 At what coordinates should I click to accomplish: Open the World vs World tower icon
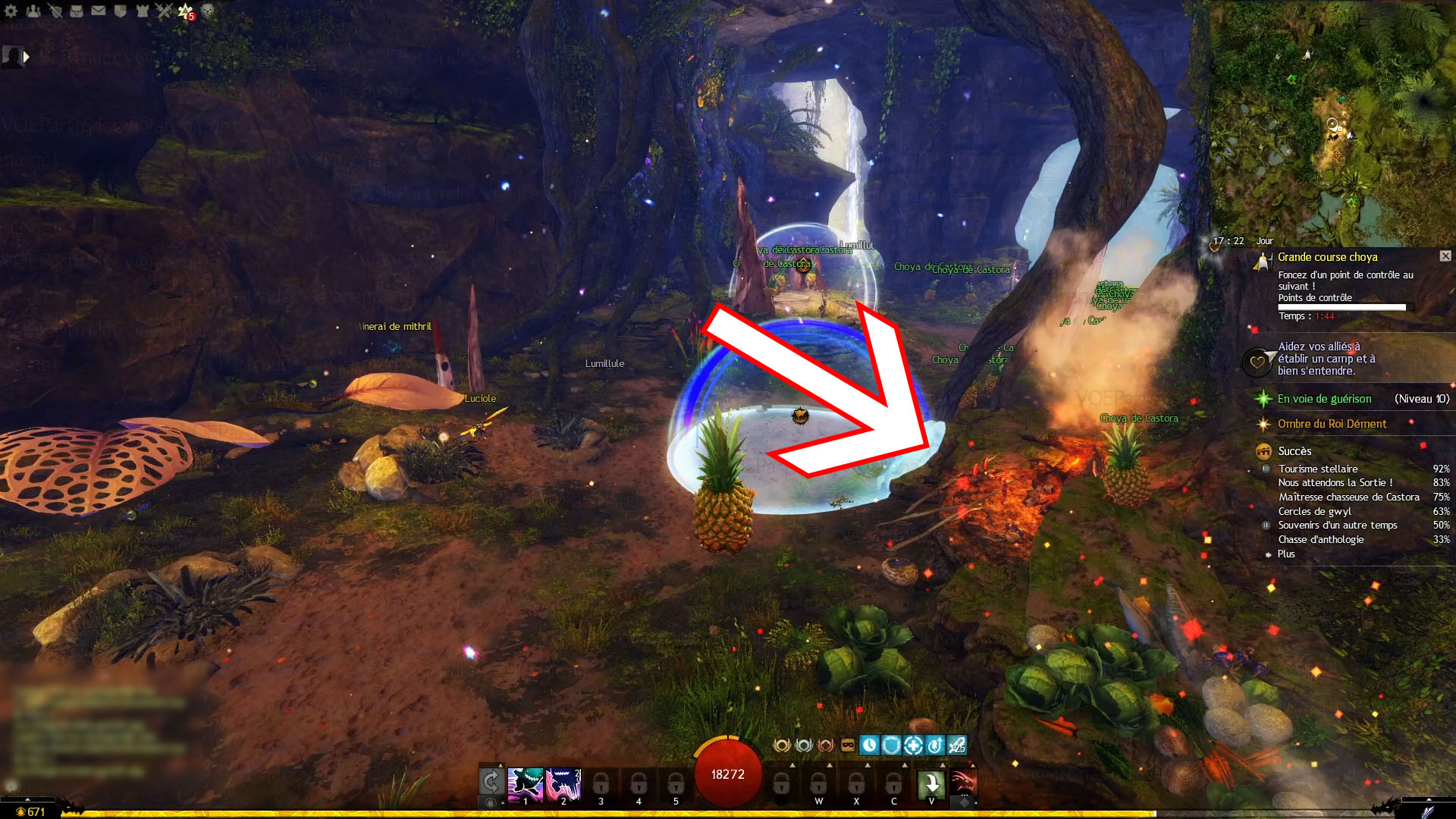point(142,11)
